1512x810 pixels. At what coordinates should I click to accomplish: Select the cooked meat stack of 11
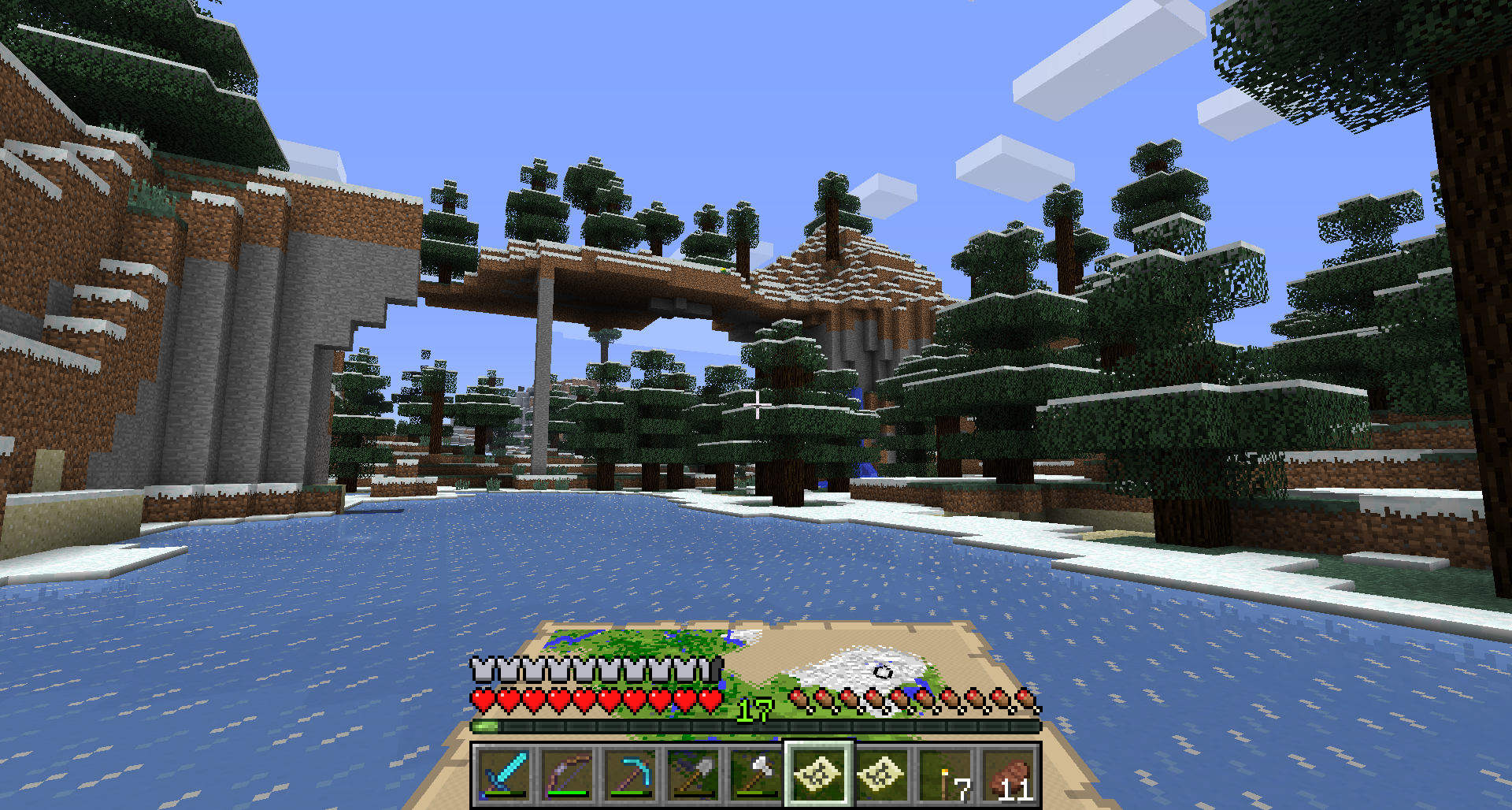[x=1008, y=775]
